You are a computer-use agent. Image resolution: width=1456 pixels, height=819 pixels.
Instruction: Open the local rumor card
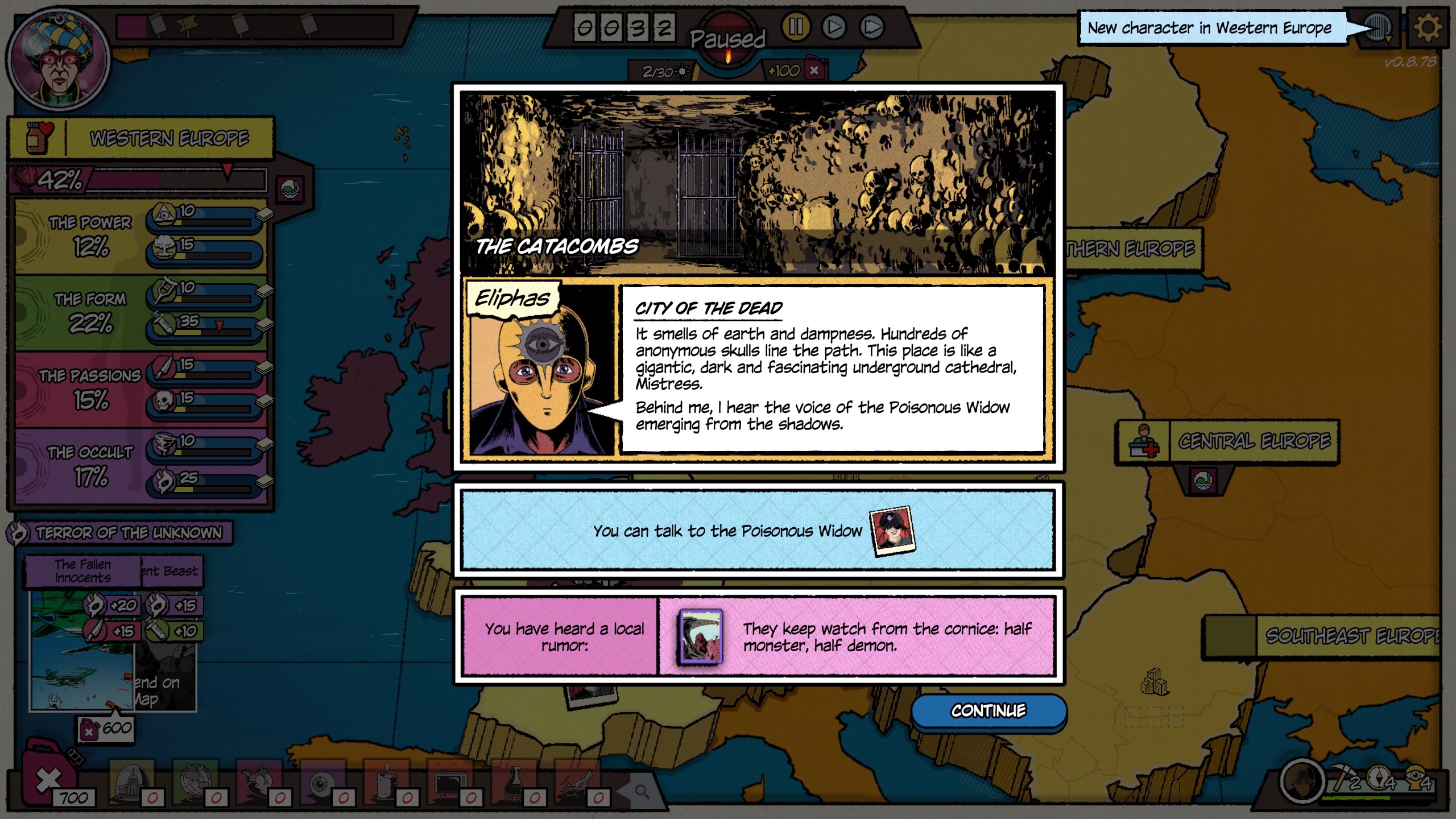701,636
